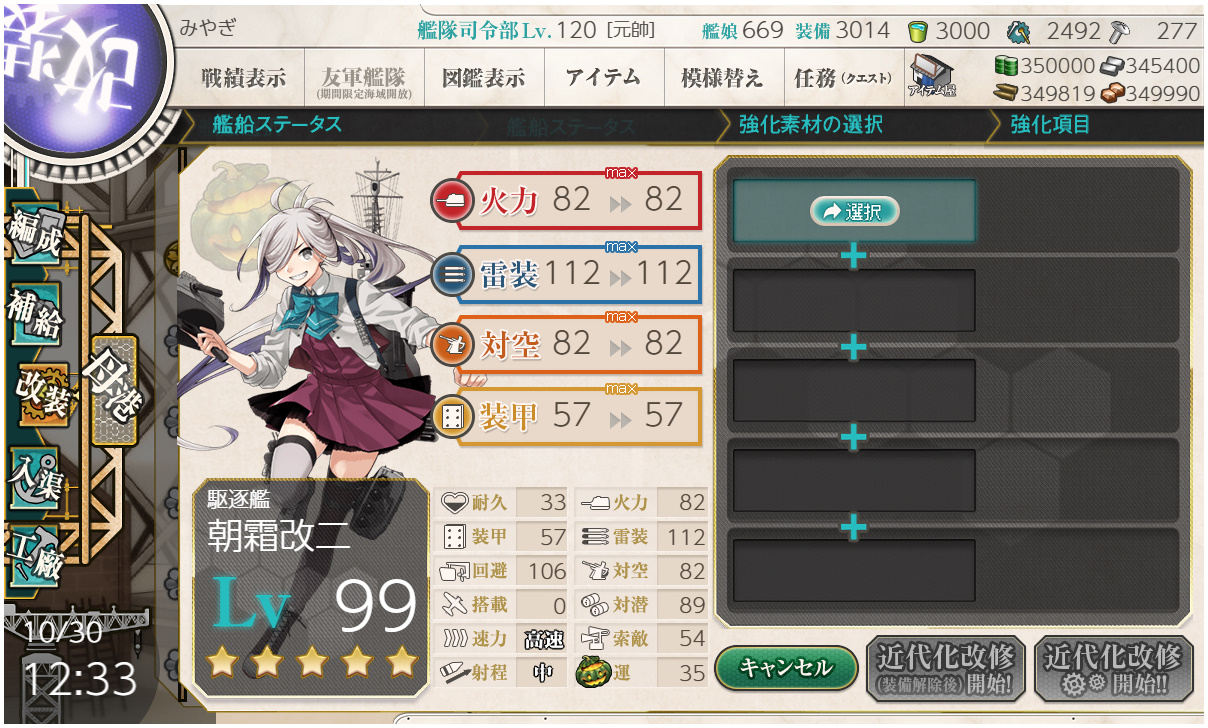Viewport: 1208px width, 728px height.
Task: Click the 選択 material select button
Action: pyautogui.click(x=854, y=211)
